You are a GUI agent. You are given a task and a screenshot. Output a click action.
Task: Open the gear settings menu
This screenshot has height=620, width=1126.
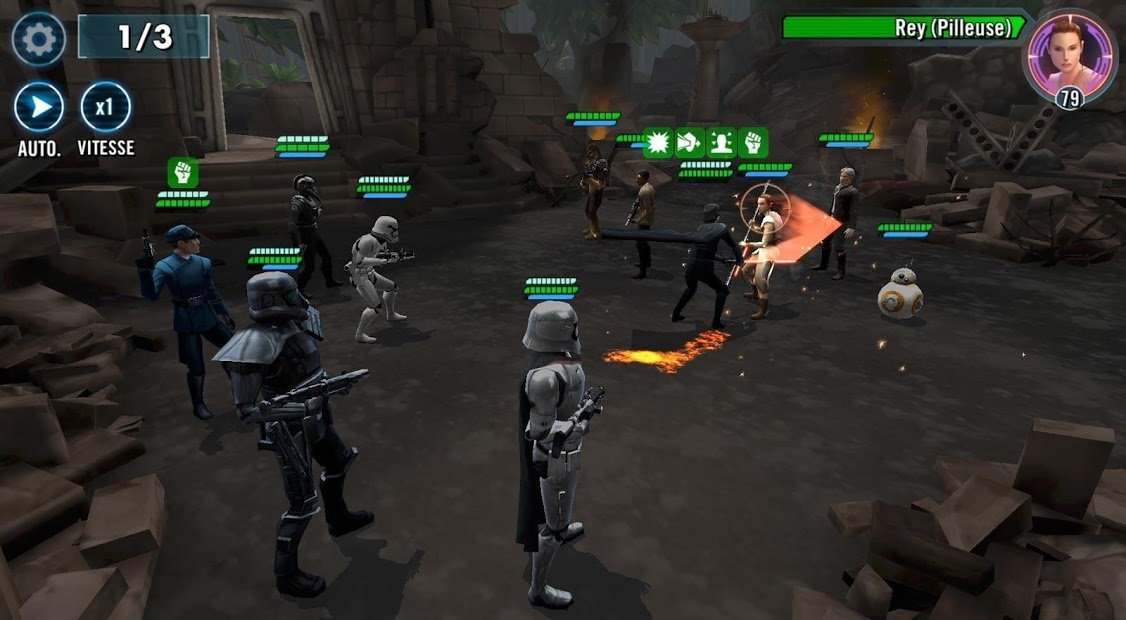39,39
